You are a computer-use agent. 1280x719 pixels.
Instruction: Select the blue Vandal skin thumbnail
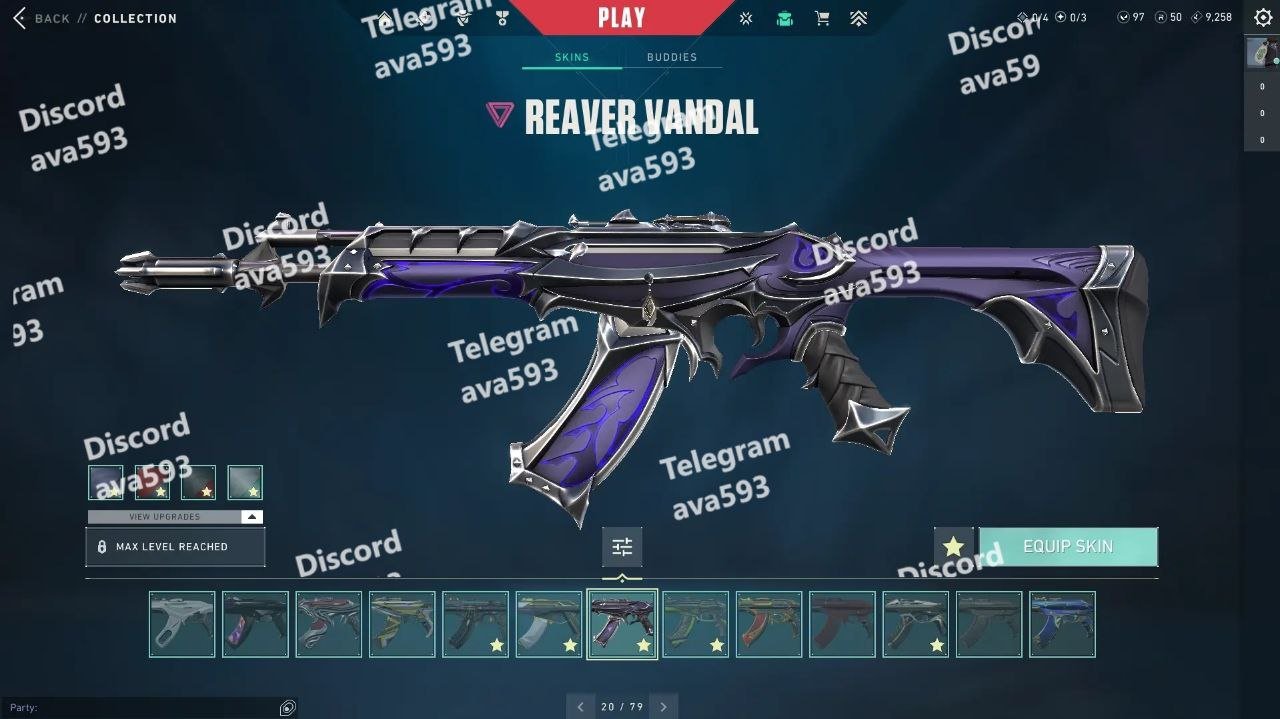pos(1062,624)
